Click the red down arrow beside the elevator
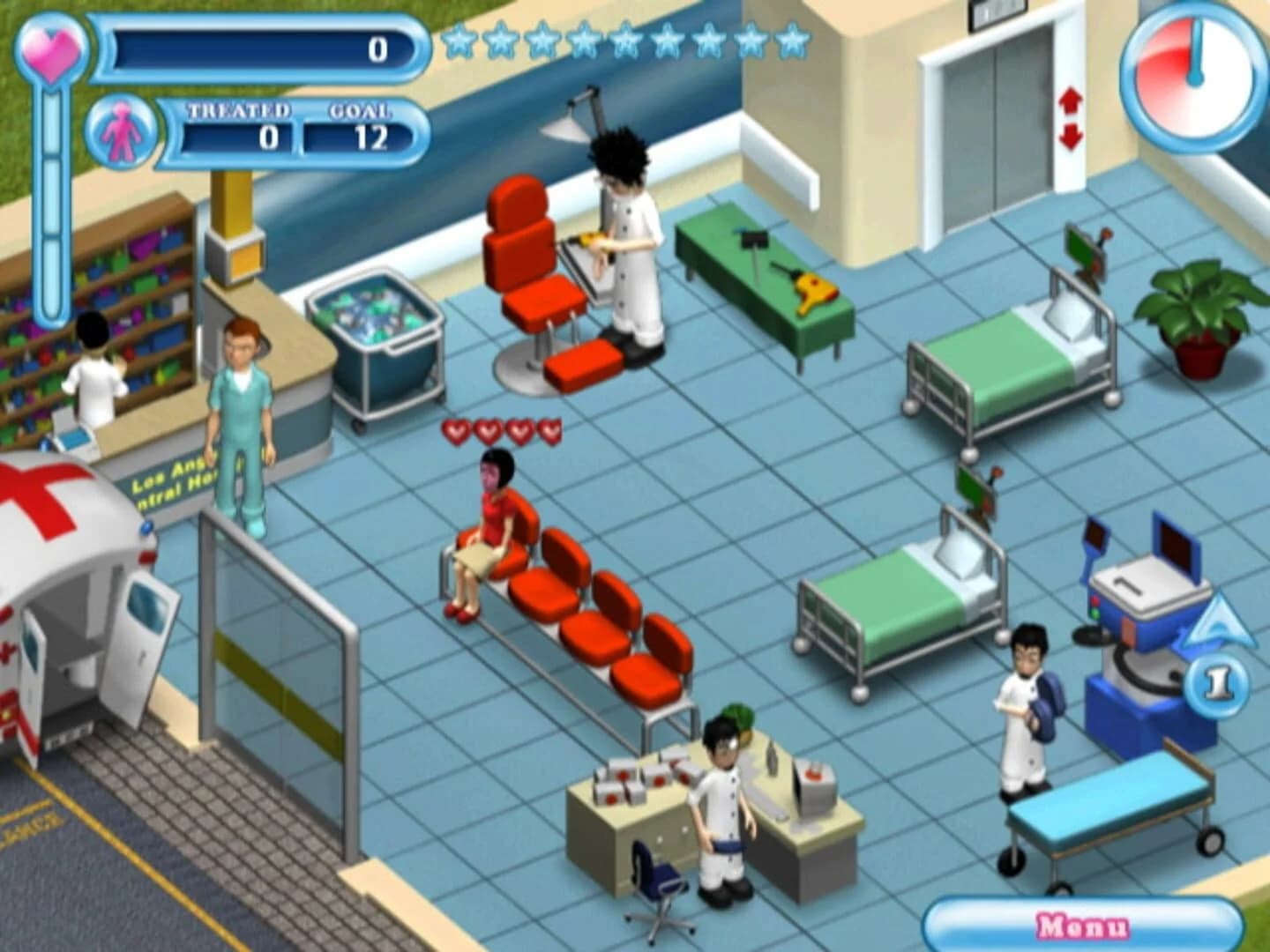This screenshot has height=952, width=1270. [1071, 137]
